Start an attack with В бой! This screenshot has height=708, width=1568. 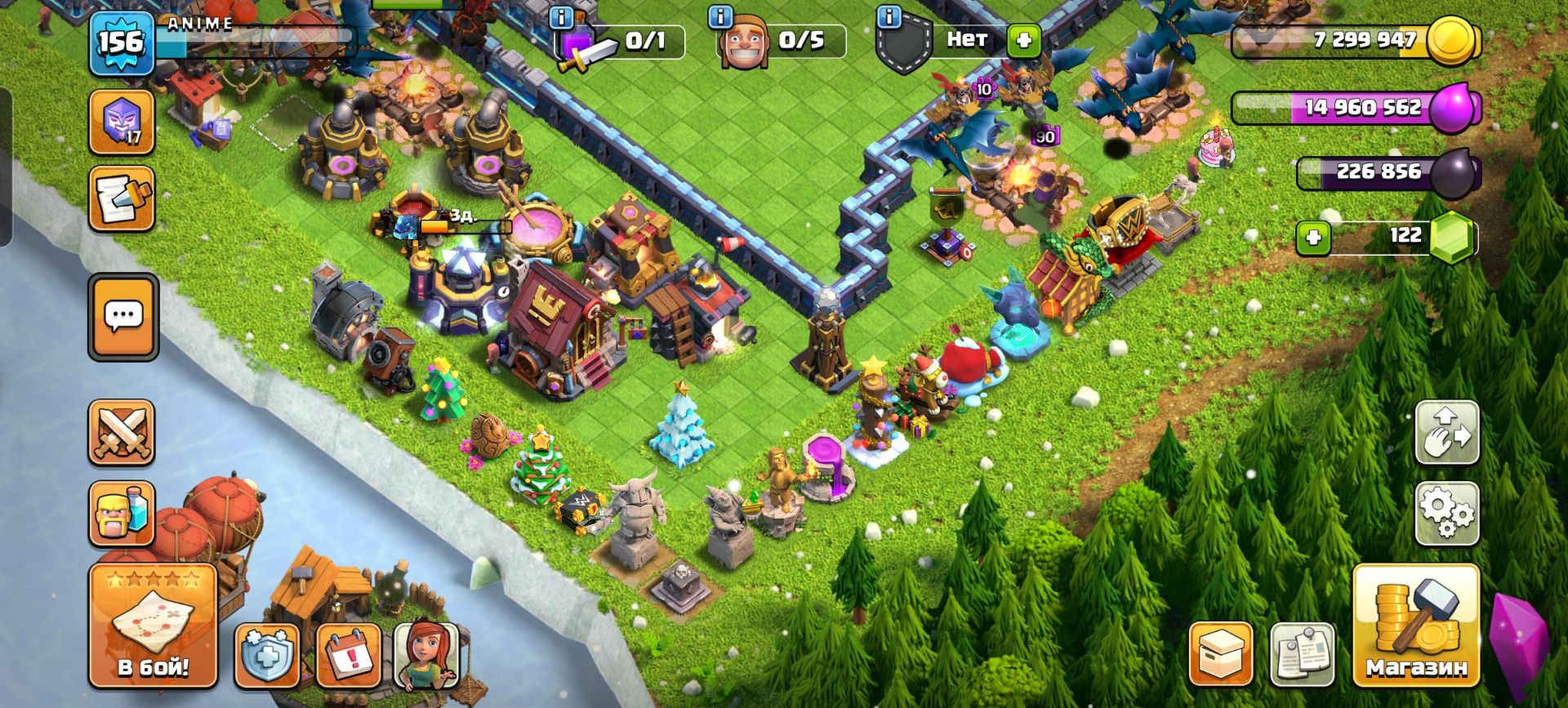[153, 626]
